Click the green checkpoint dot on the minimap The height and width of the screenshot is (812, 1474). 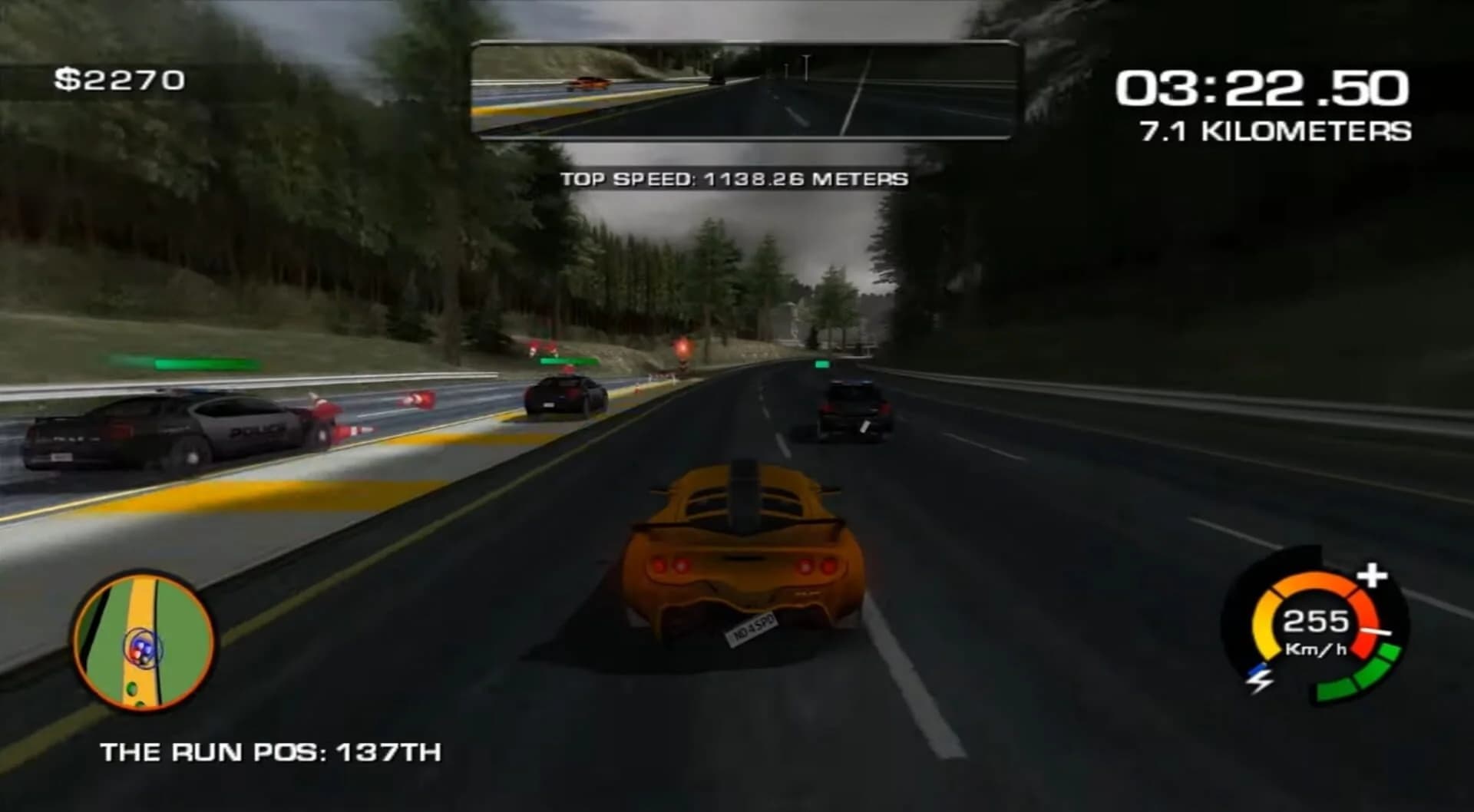click(x=132, y=690)
